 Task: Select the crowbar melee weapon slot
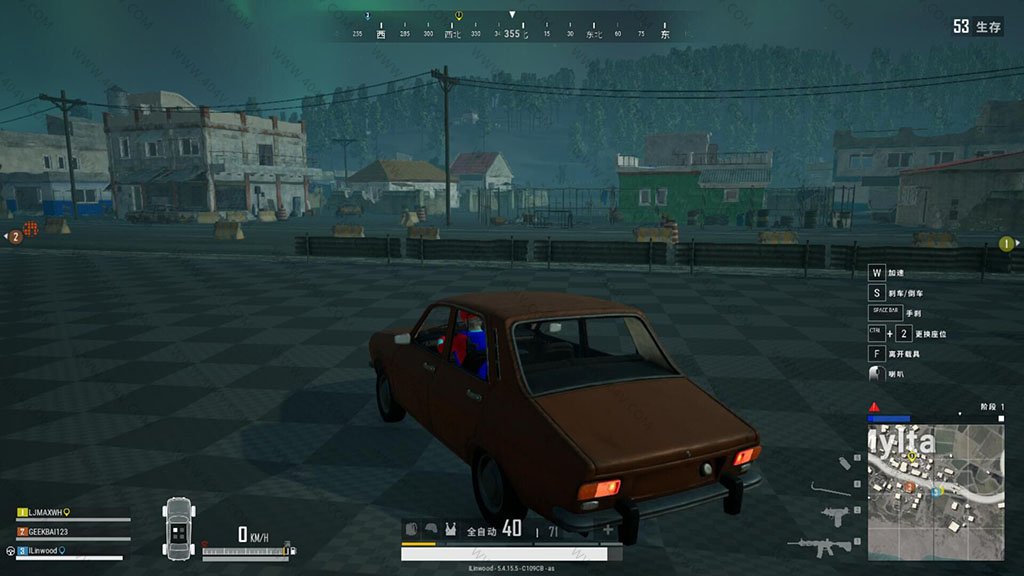coord(830,489)
